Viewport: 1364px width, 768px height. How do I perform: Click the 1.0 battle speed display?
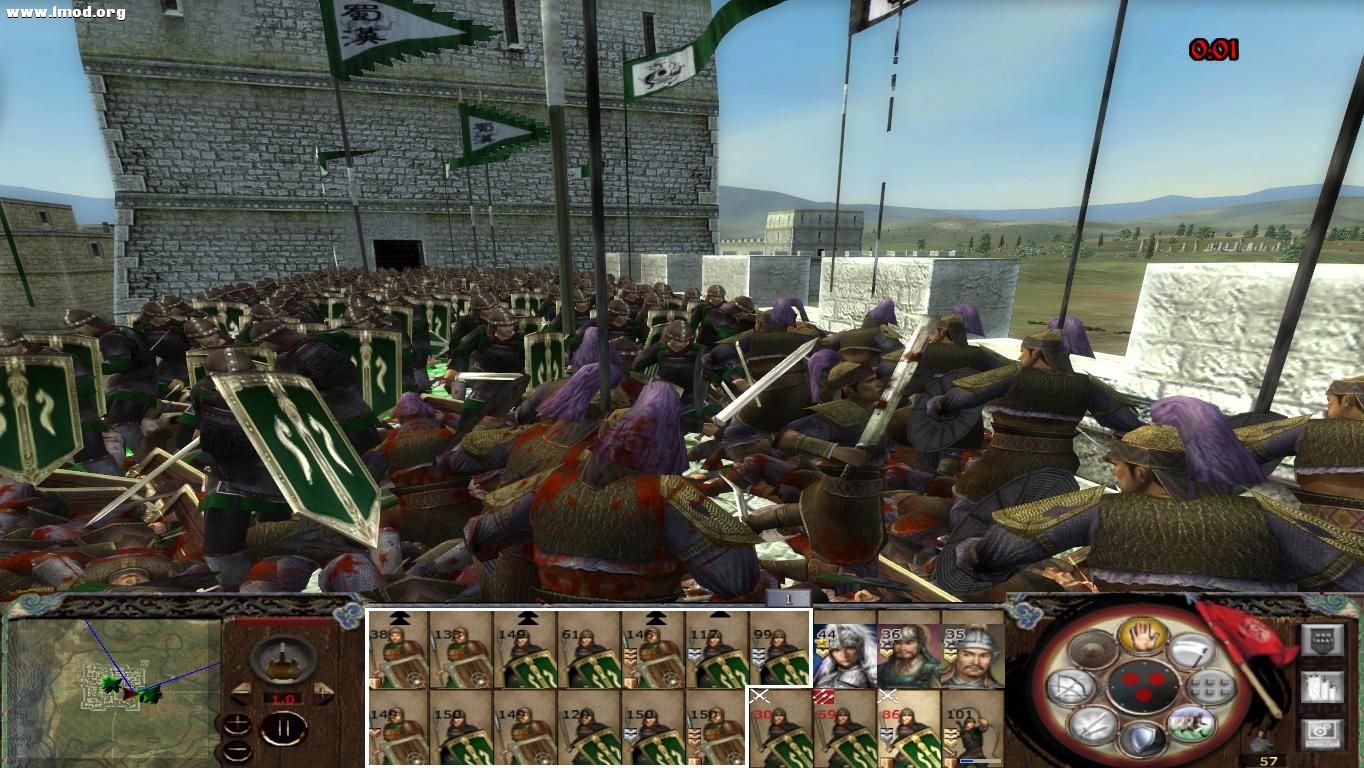282,698
